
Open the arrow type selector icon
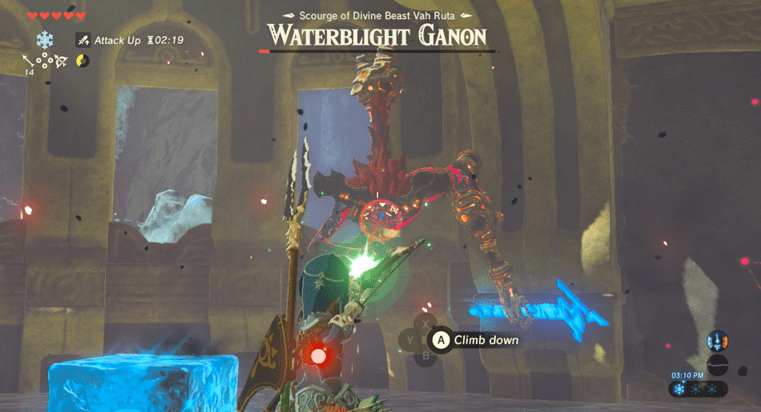pos(30,60)
